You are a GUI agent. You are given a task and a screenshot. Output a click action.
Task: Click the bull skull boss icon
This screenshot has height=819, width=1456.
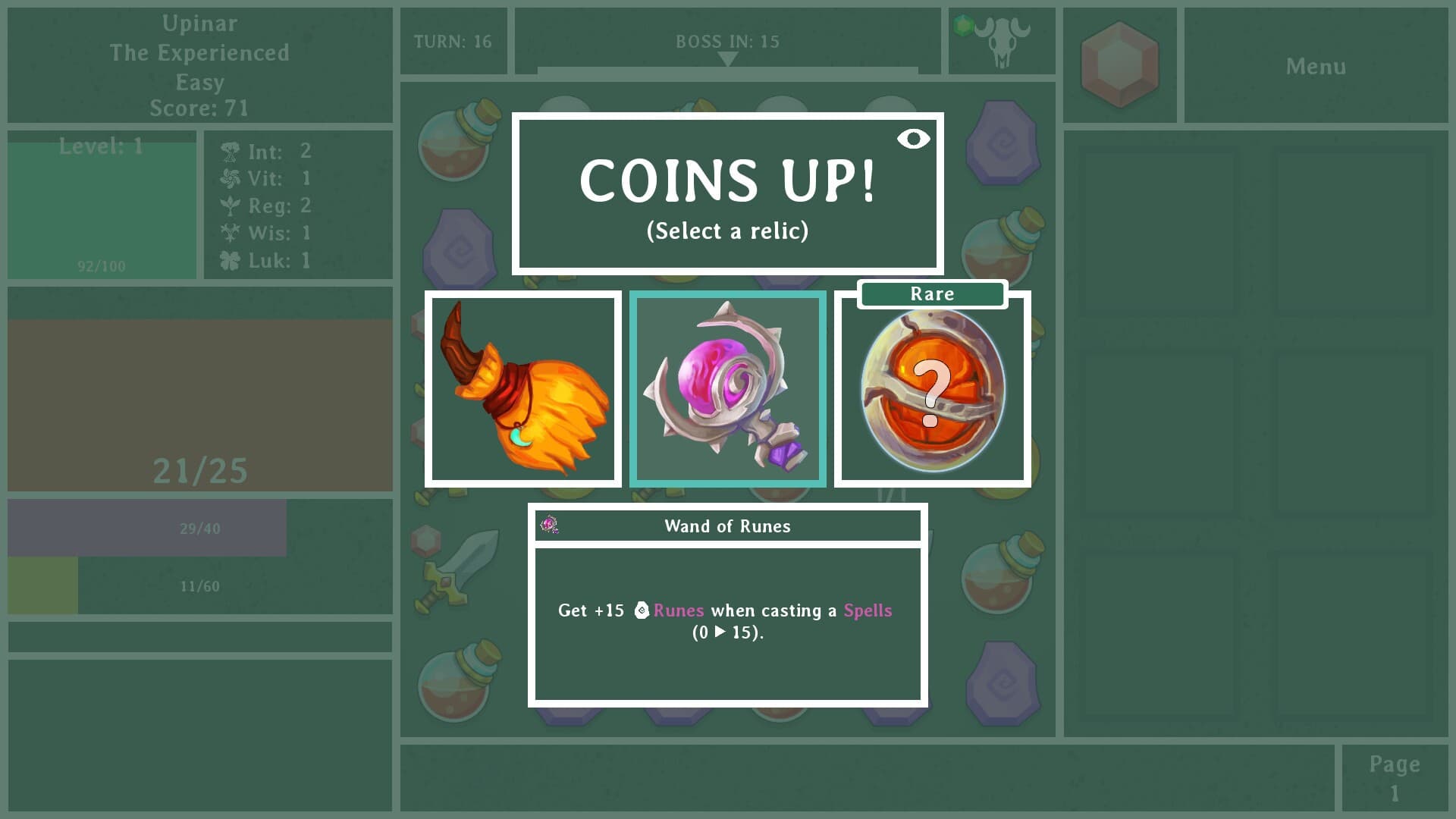point(1001,42)
